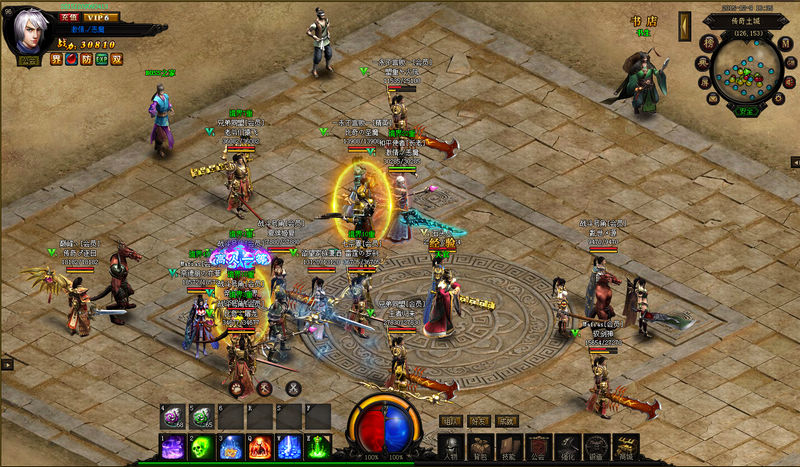This screenshot has height=467, width=800.
Task: Open the 人物 character panel
Action: (x=451, y=448)
